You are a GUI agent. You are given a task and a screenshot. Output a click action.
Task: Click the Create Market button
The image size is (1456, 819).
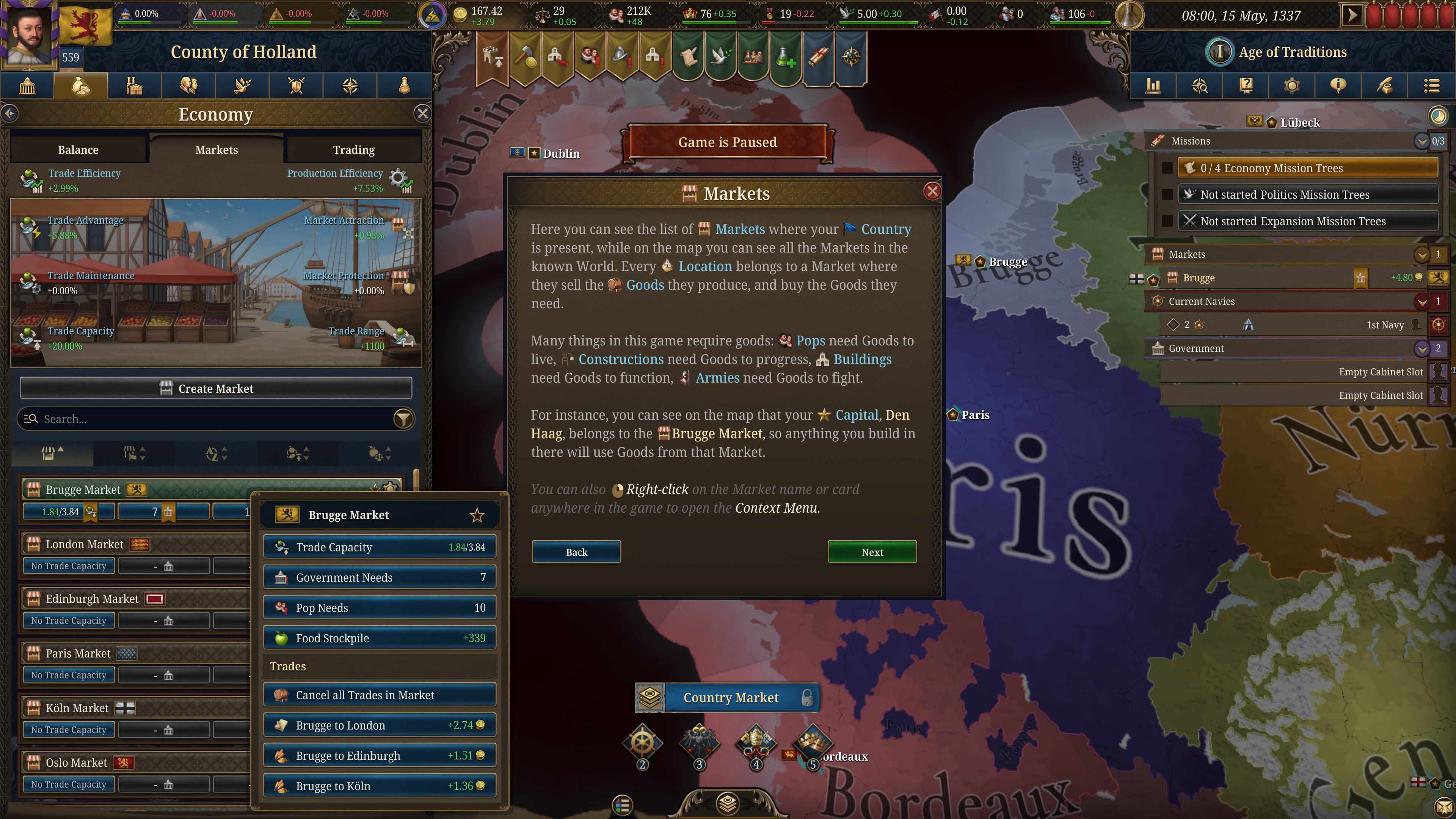point(215,388)
